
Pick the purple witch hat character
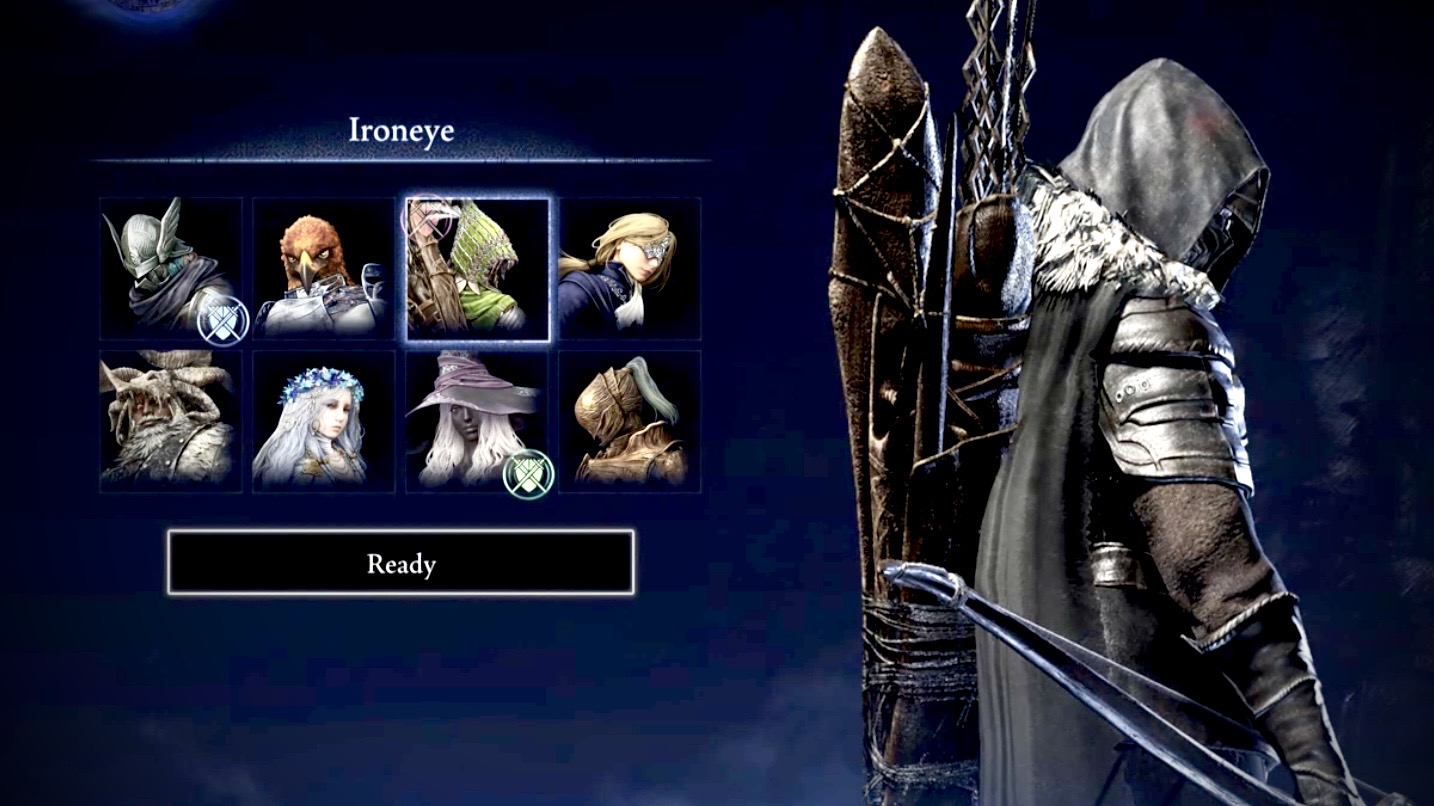[x=477, y=420]
